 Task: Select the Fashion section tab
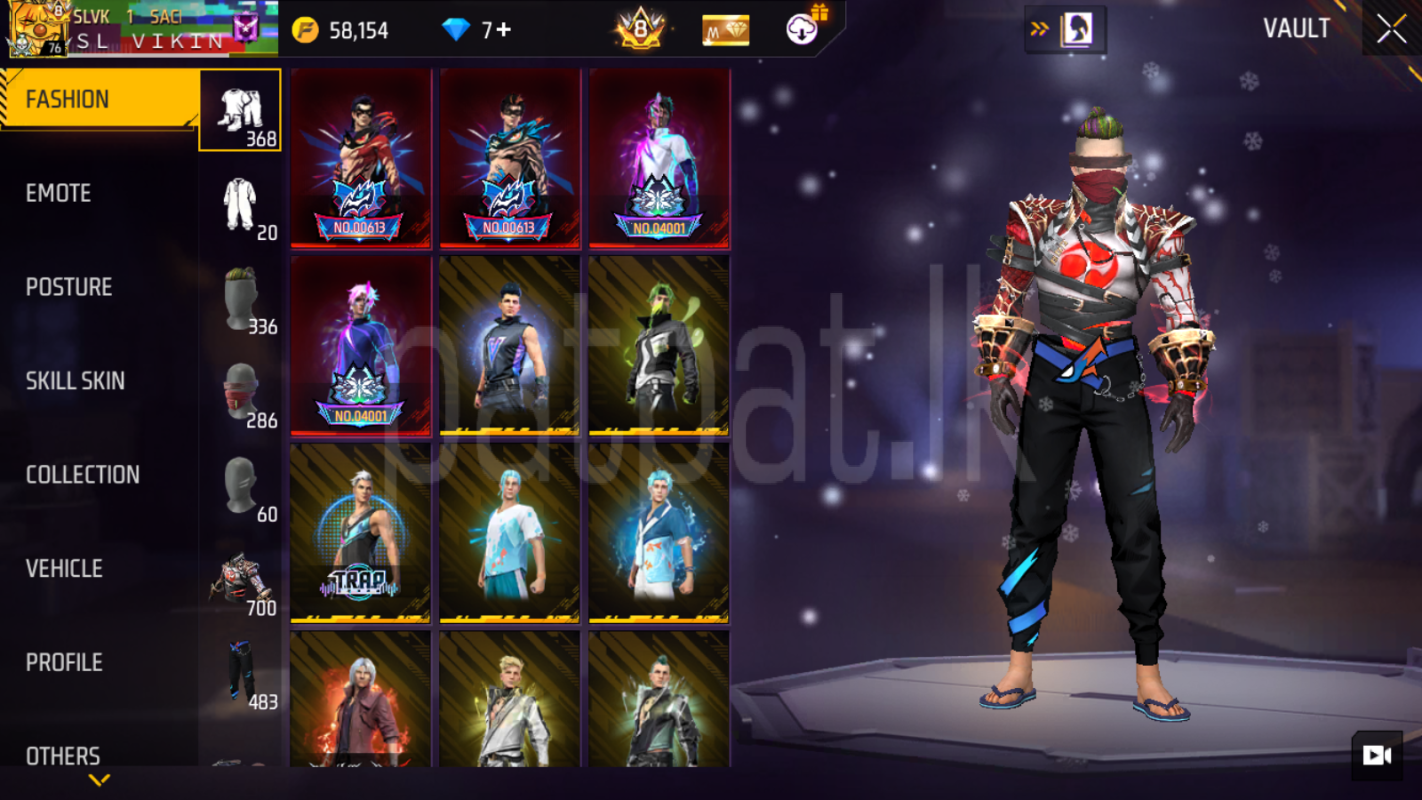click(67, 99)
